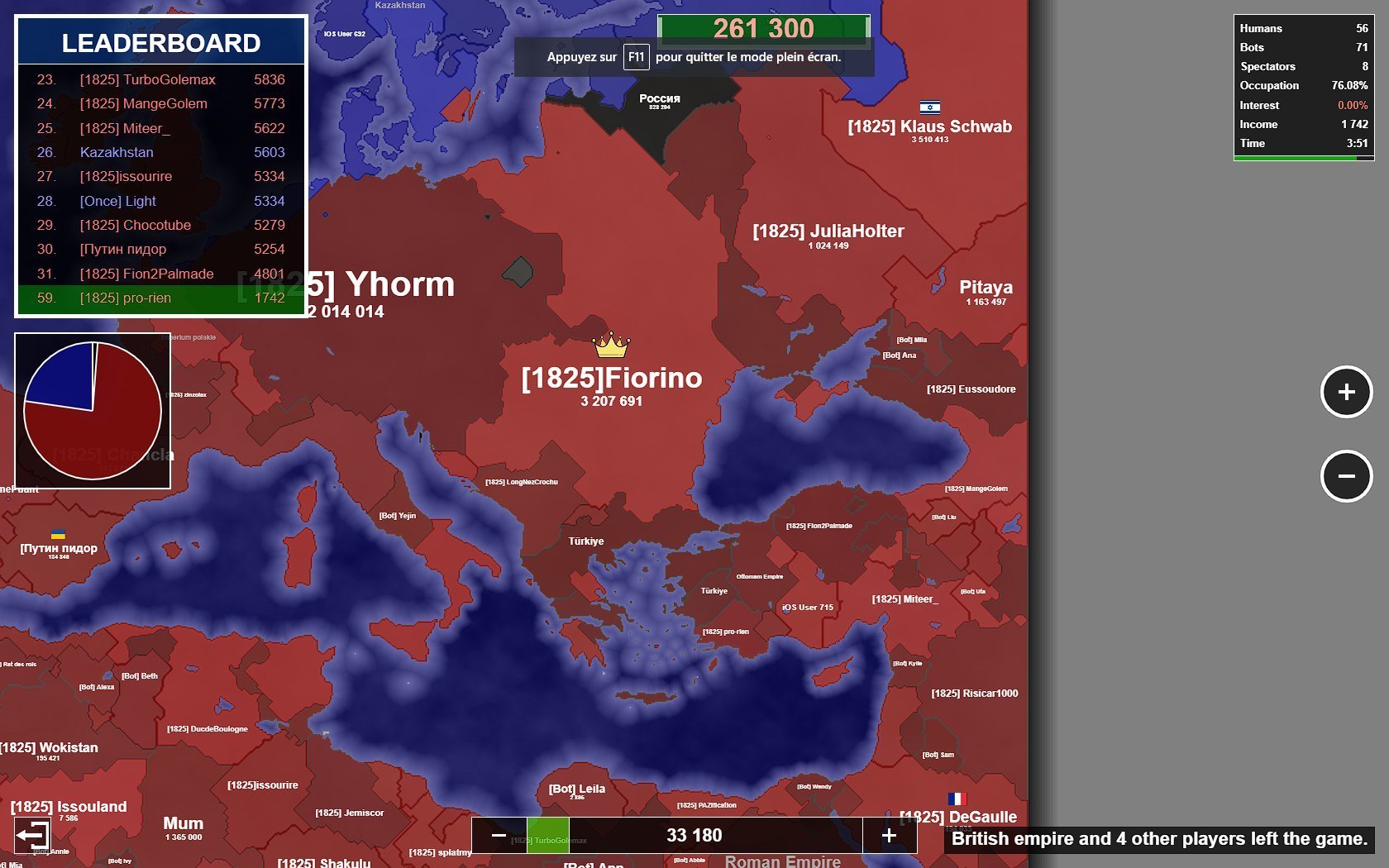
Task: Choose [Once] Light in the leaderboard
Action: point(161,201)
